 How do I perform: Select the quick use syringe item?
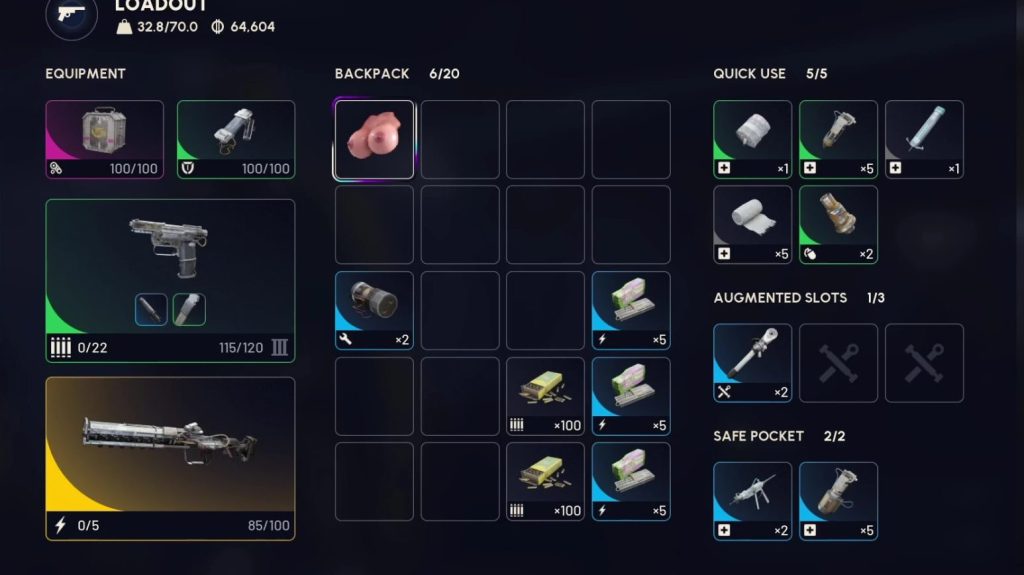(x=924, y=139)
